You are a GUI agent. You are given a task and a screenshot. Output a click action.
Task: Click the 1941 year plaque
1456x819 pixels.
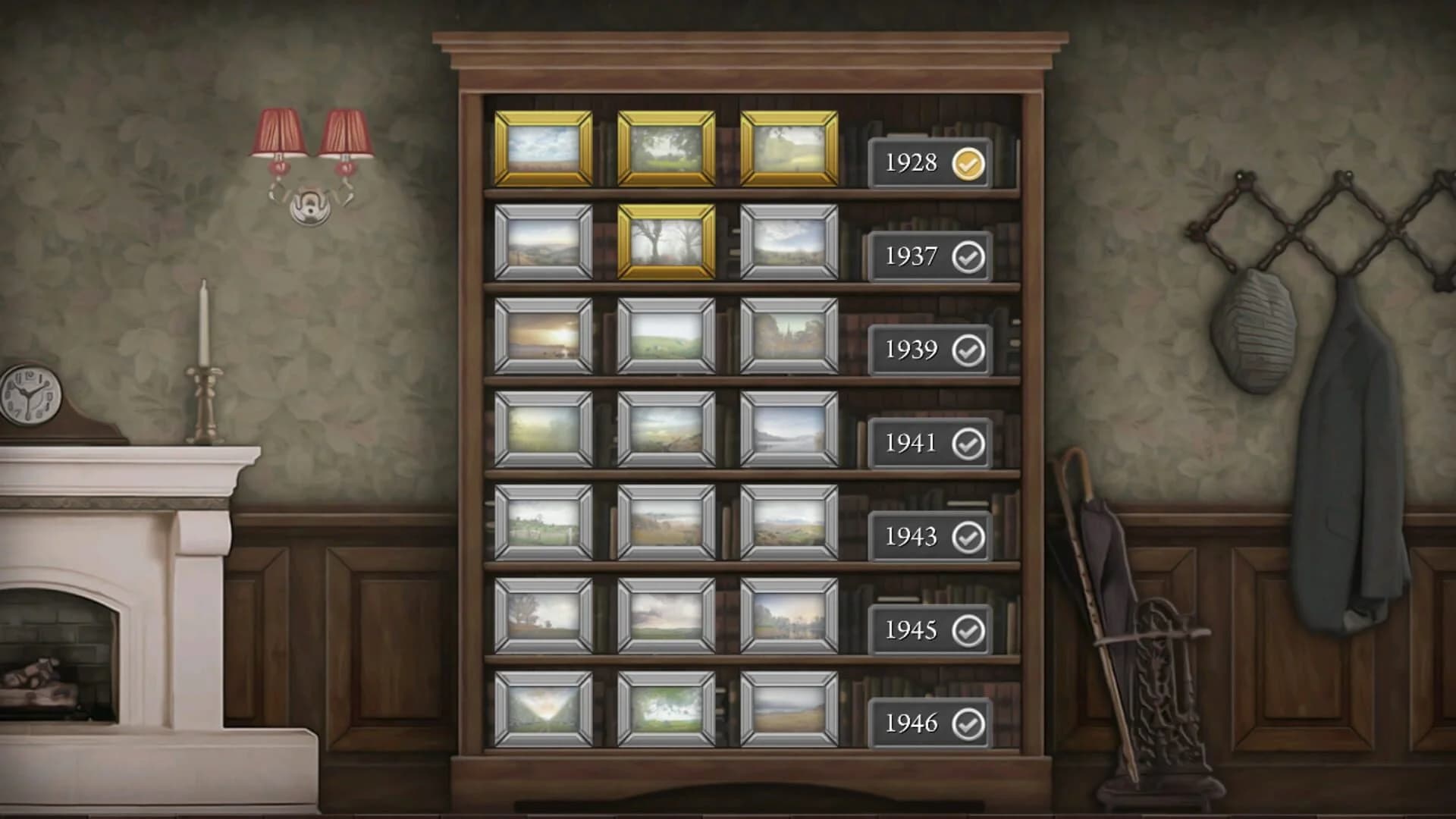coord(913,444)
